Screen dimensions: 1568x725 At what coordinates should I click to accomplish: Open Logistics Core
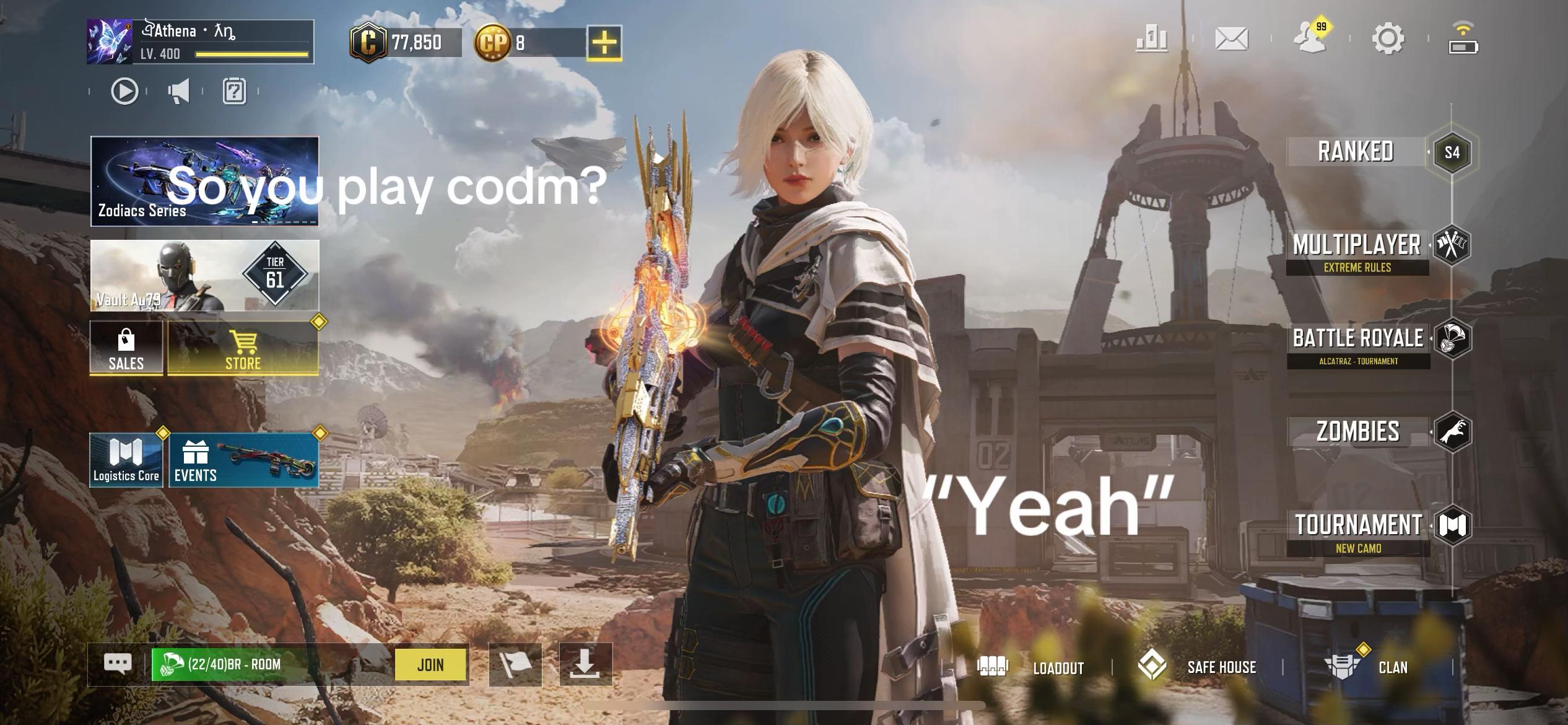[126, 460]
